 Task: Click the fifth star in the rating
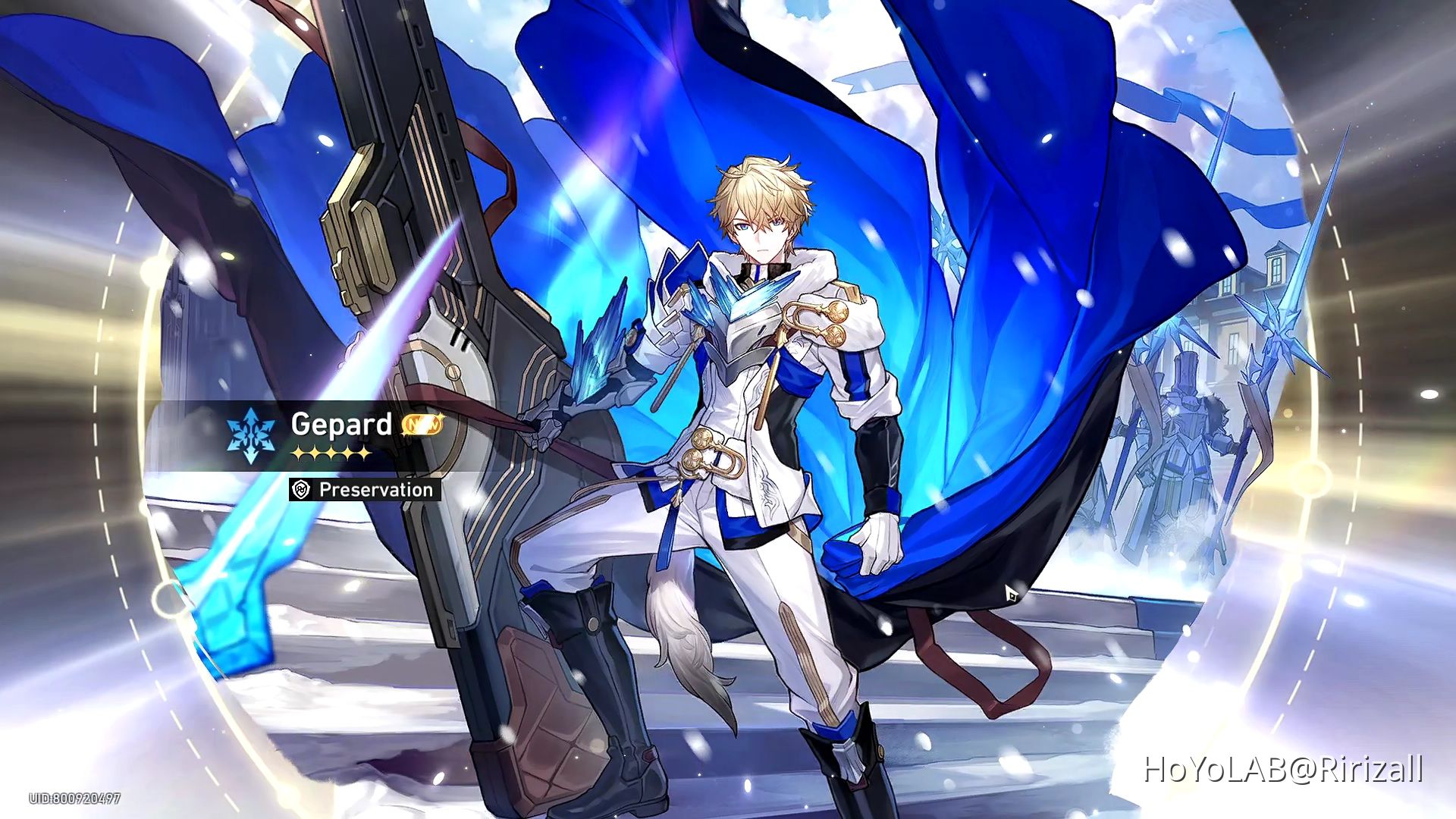point(364,453)
